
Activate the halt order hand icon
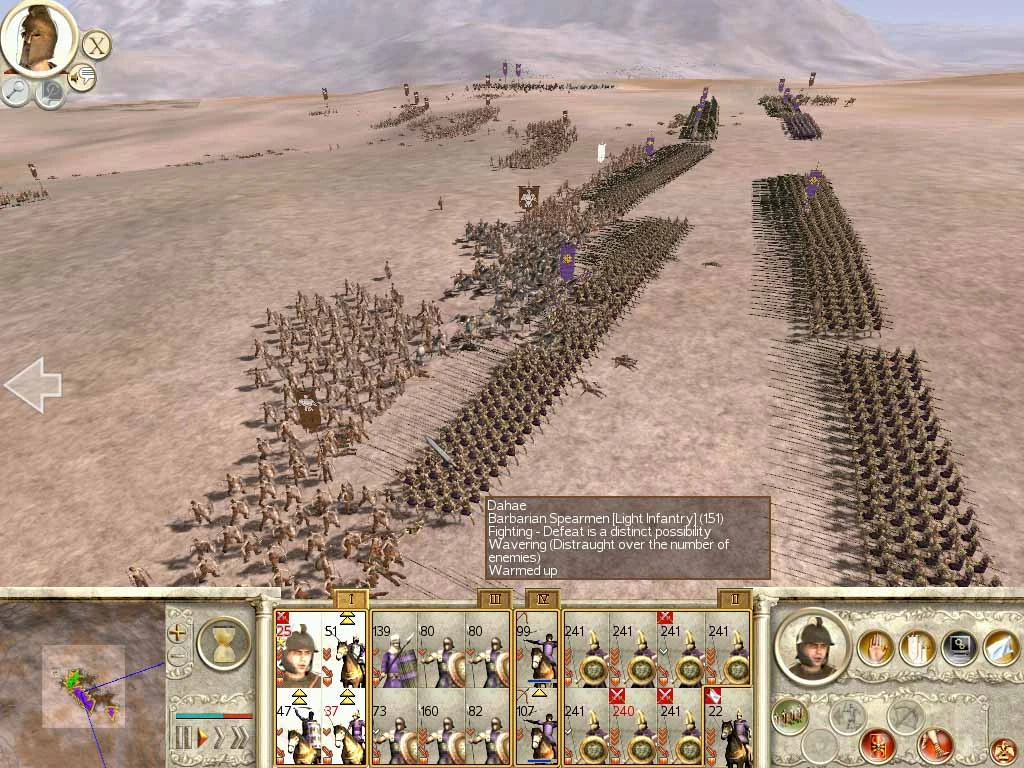875,649
